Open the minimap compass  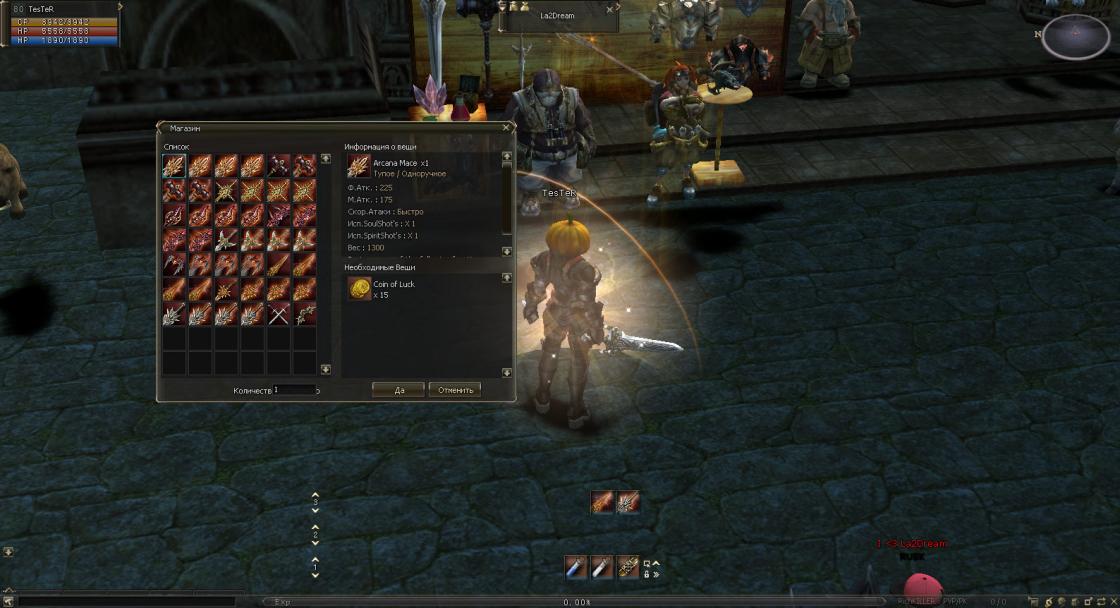point(1075,35)
